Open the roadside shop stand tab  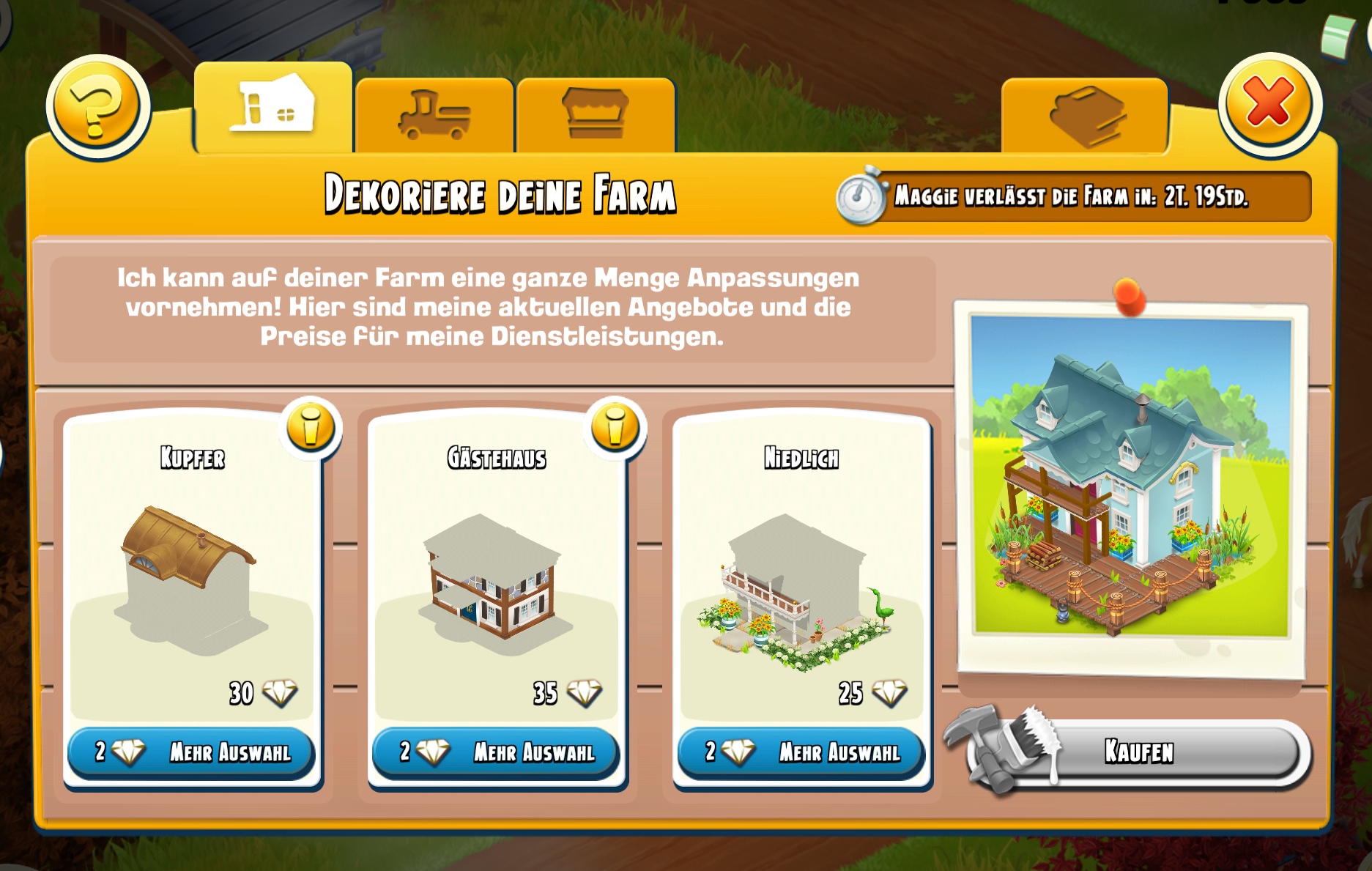point(595,116)
